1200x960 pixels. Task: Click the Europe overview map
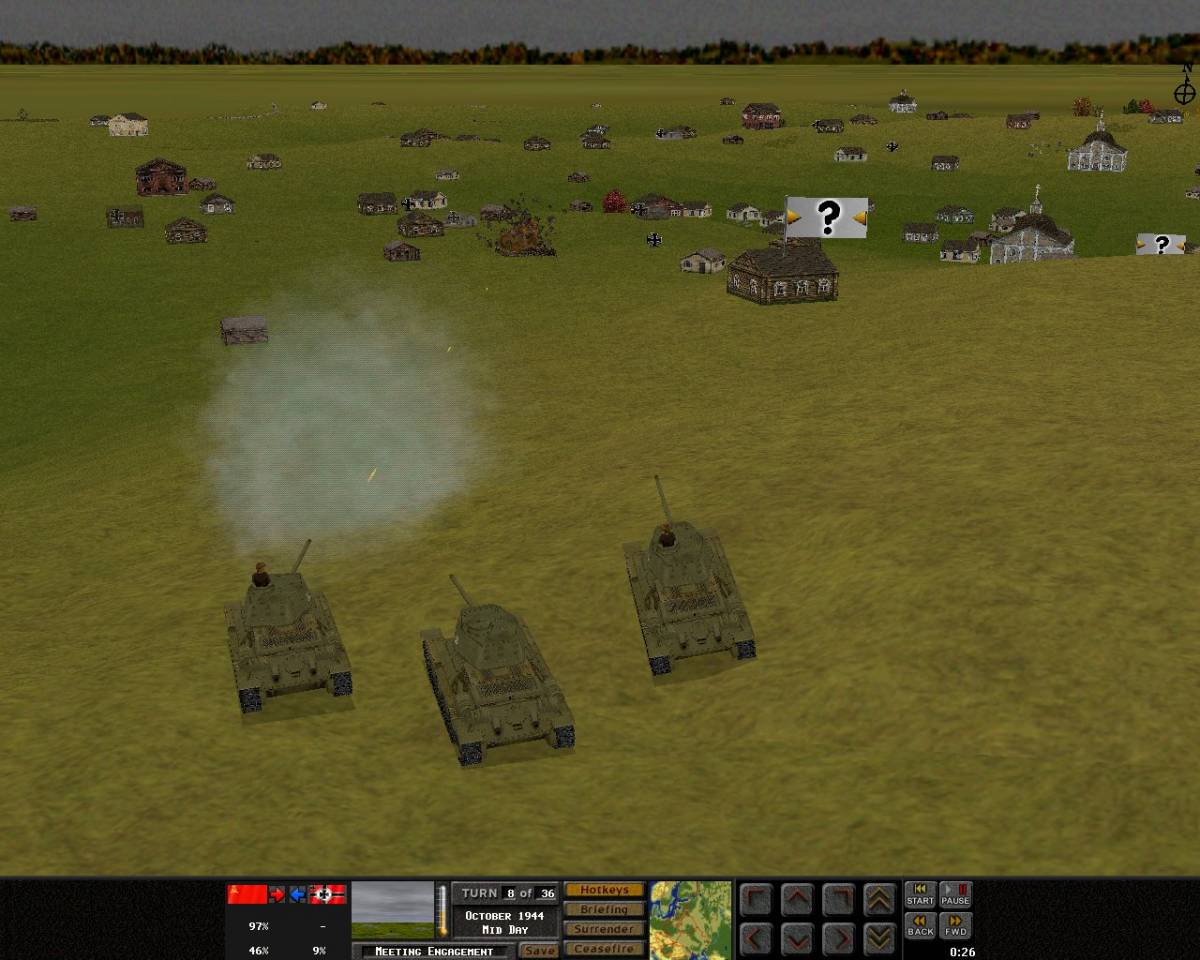pos(690,920)
